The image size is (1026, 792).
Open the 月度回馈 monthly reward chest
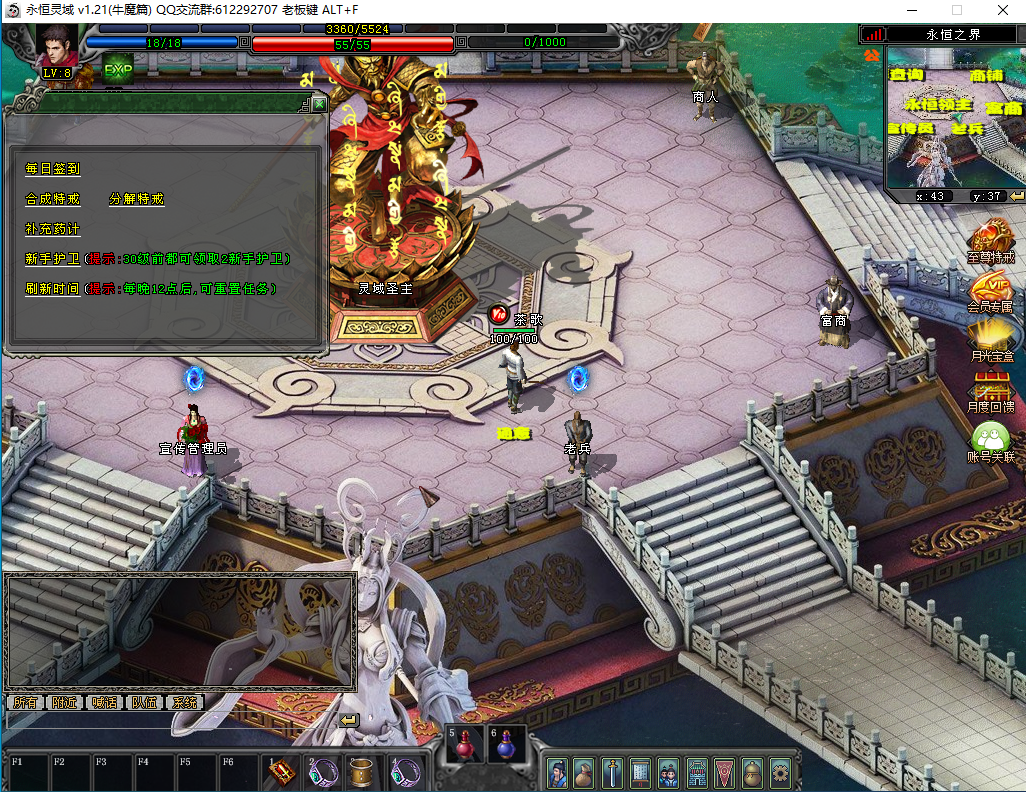[x=991, y=388]
